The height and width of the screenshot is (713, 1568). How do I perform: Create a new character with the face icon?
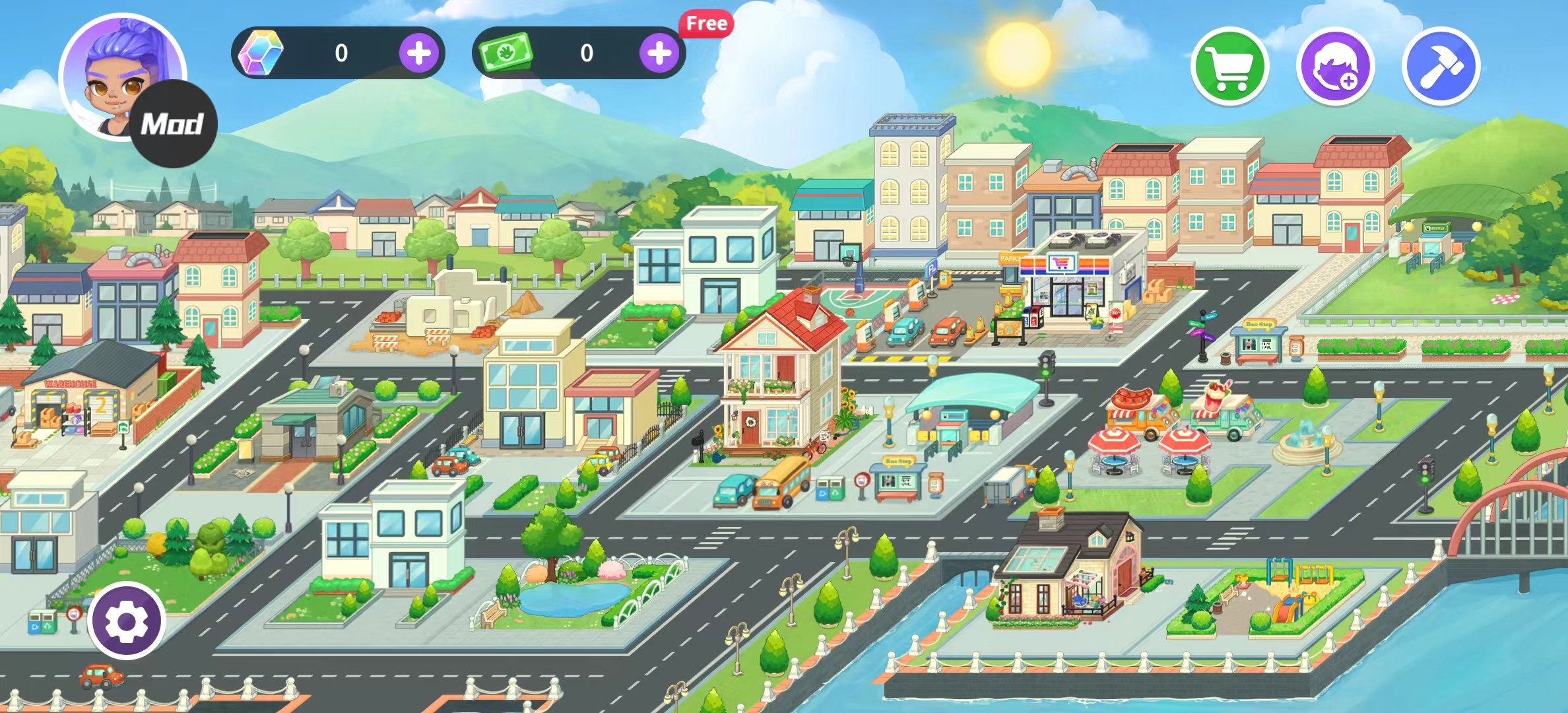click(x=1335, y=66)
